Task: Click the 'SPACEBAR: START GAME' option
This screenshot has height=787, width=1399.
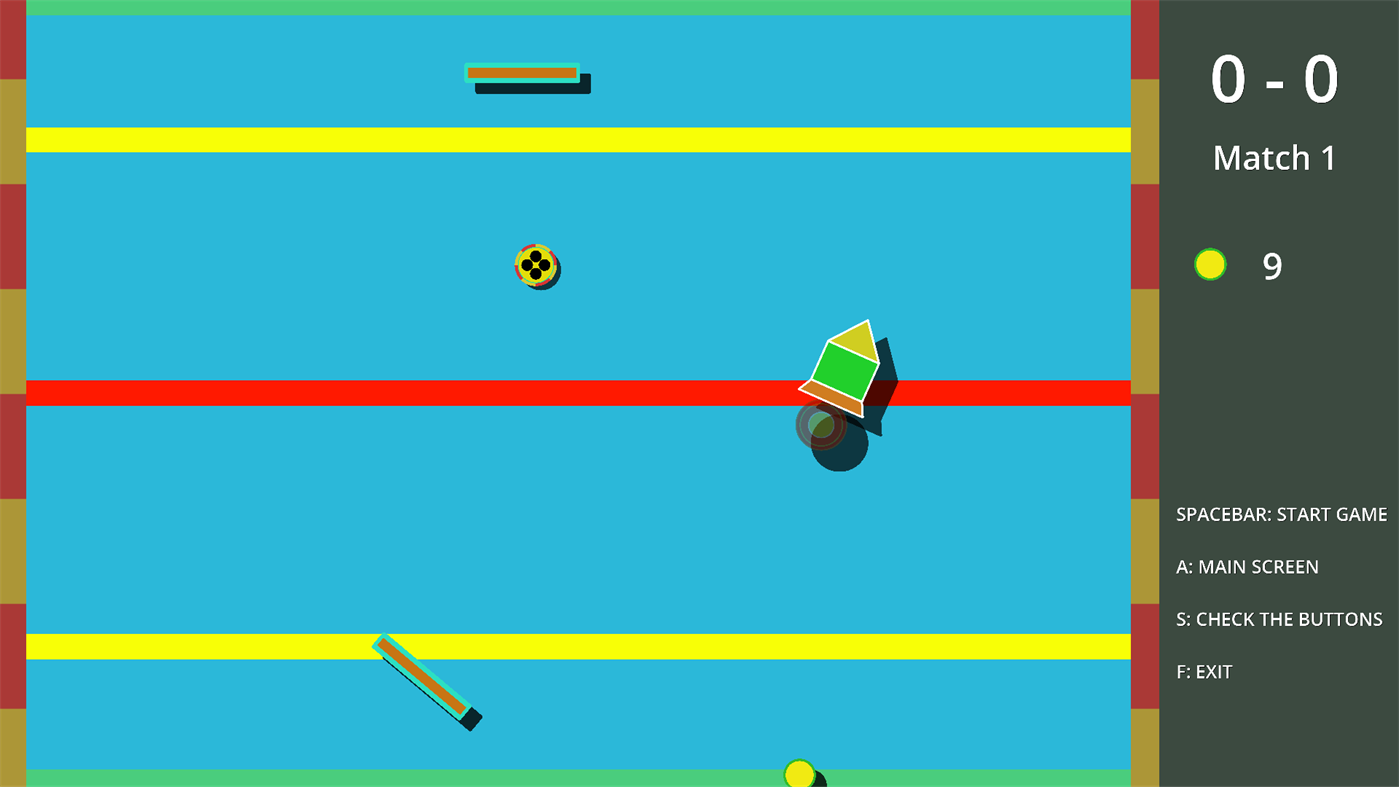Action: 1281,514
